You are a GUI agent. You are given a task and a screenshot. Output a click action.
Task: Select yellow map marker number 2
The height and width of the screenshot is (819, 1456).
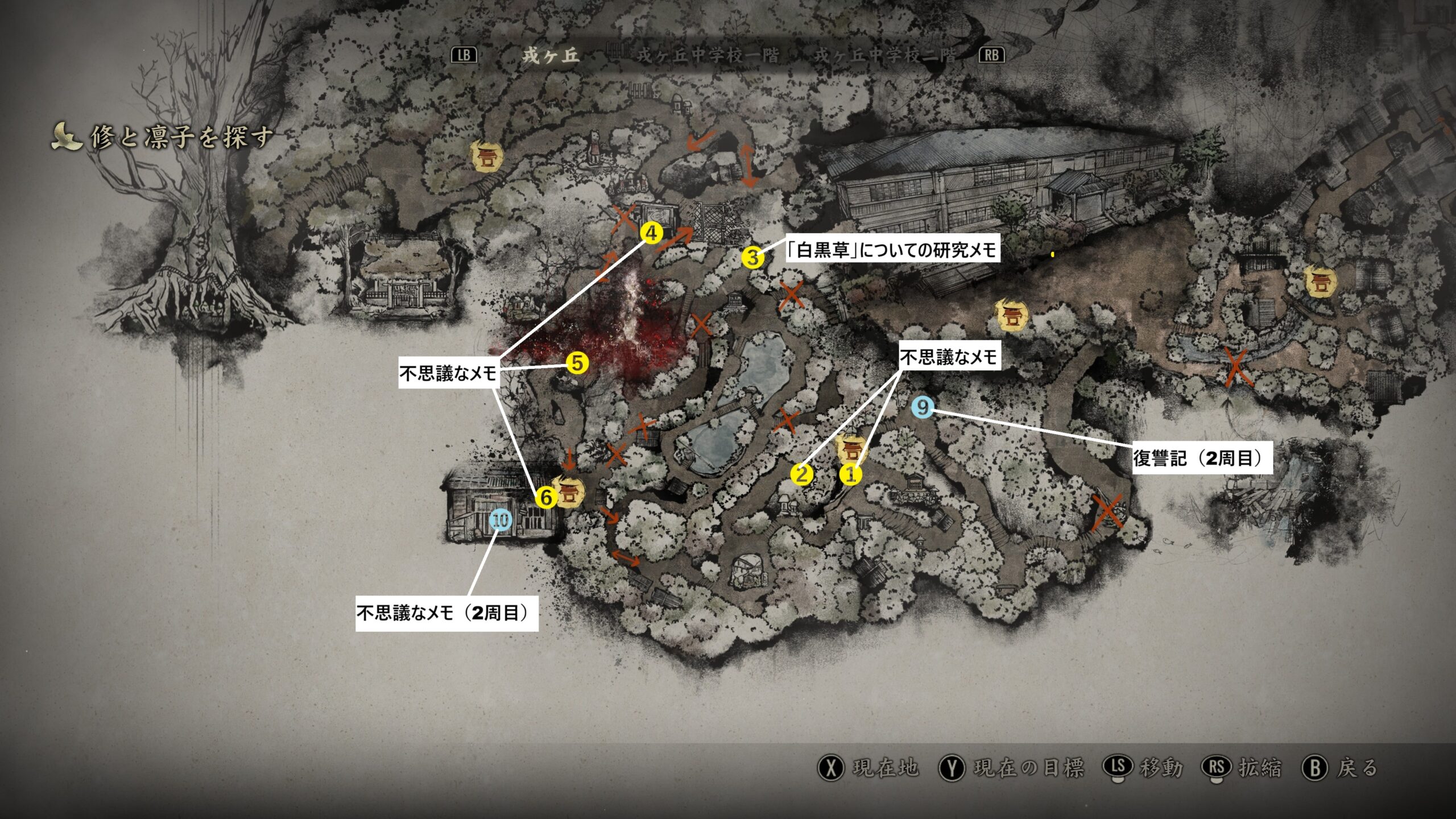pos(802,474)
